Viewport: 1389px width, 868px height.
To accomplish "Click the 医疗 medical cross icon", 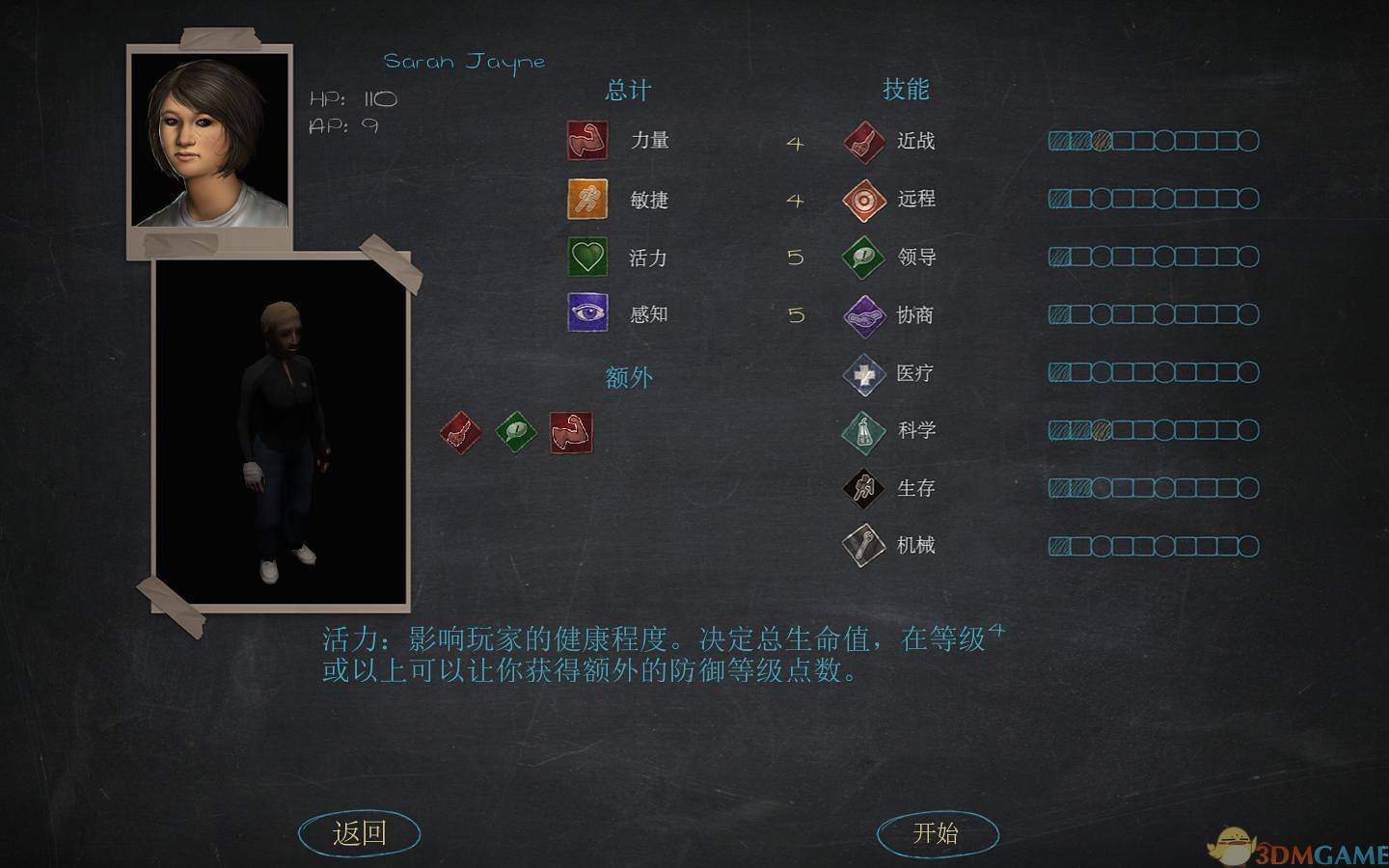I will (863, 372).
